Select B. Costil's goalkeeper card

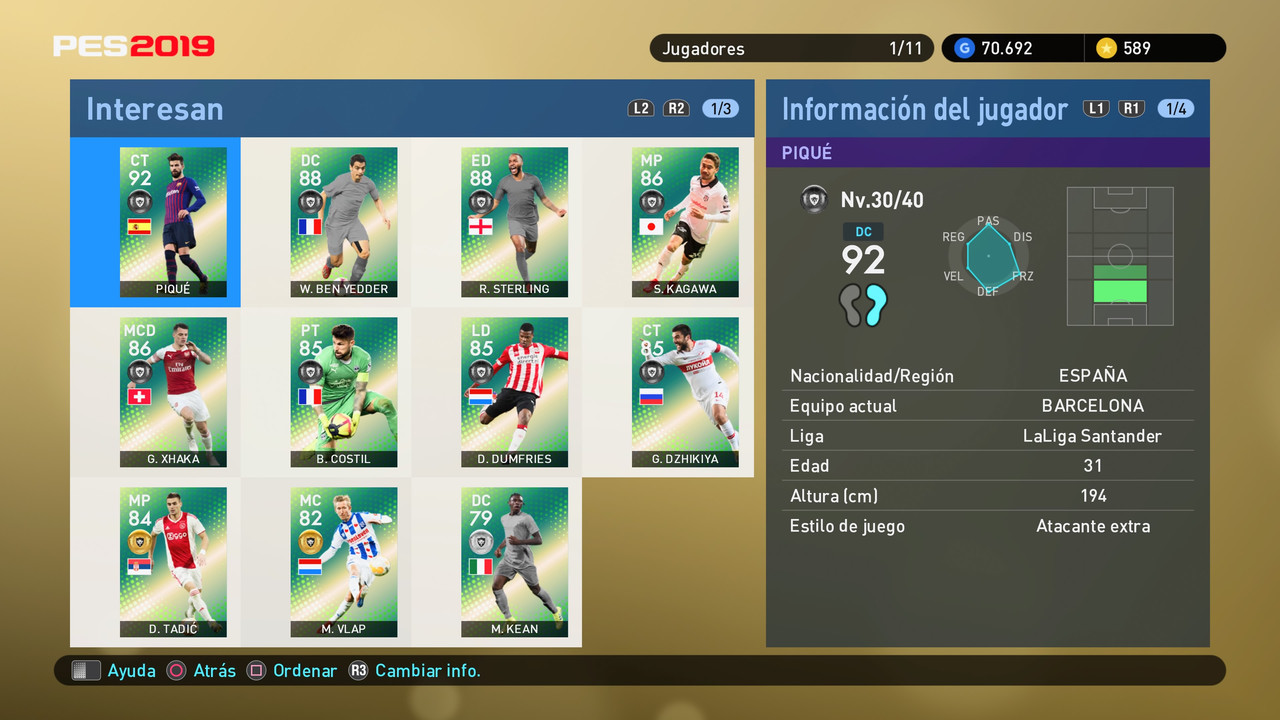click(x=344, y=392)
